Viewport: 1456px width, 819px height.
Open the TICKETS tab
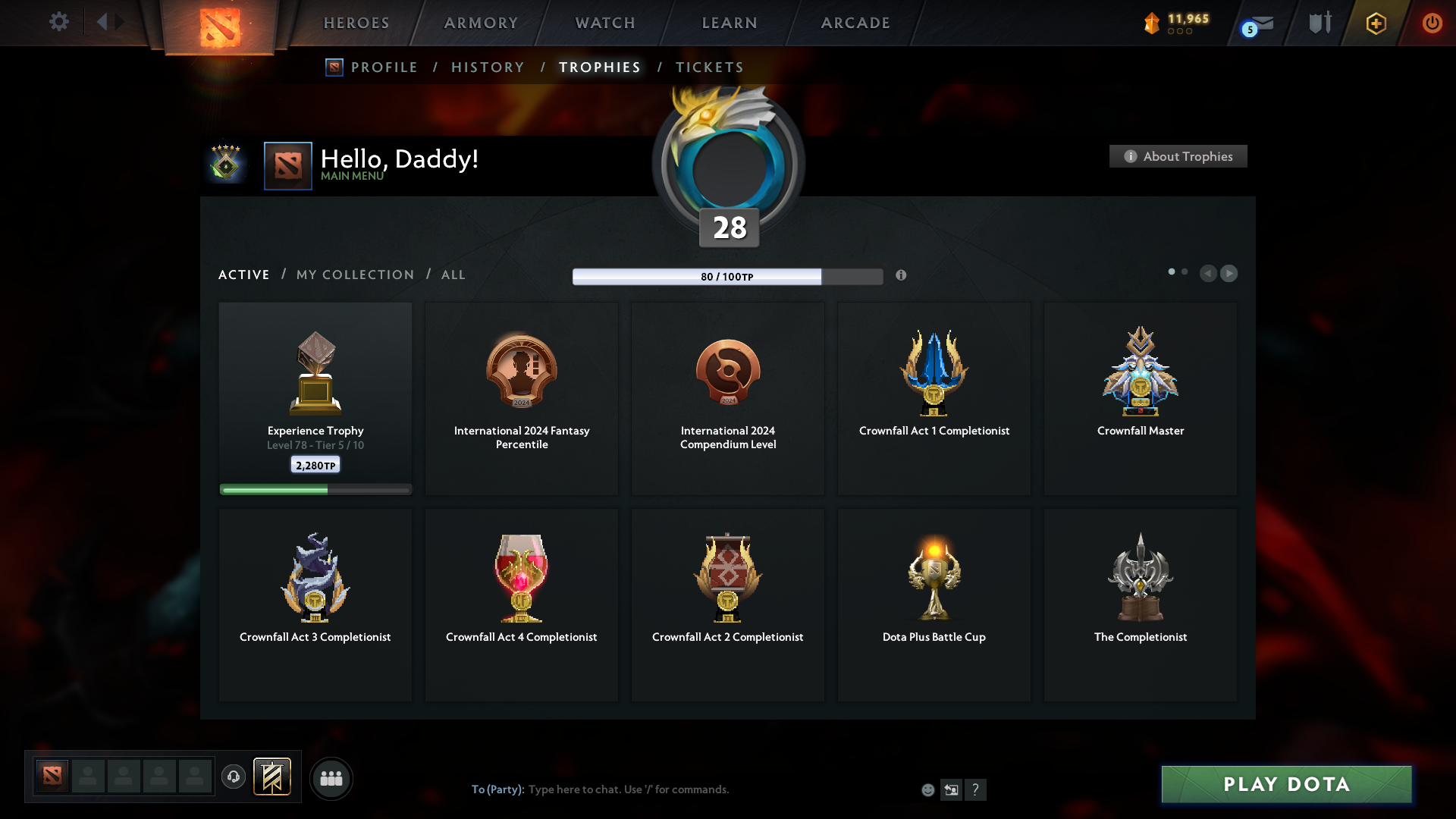pyautogui.click(x=709, y=67)
